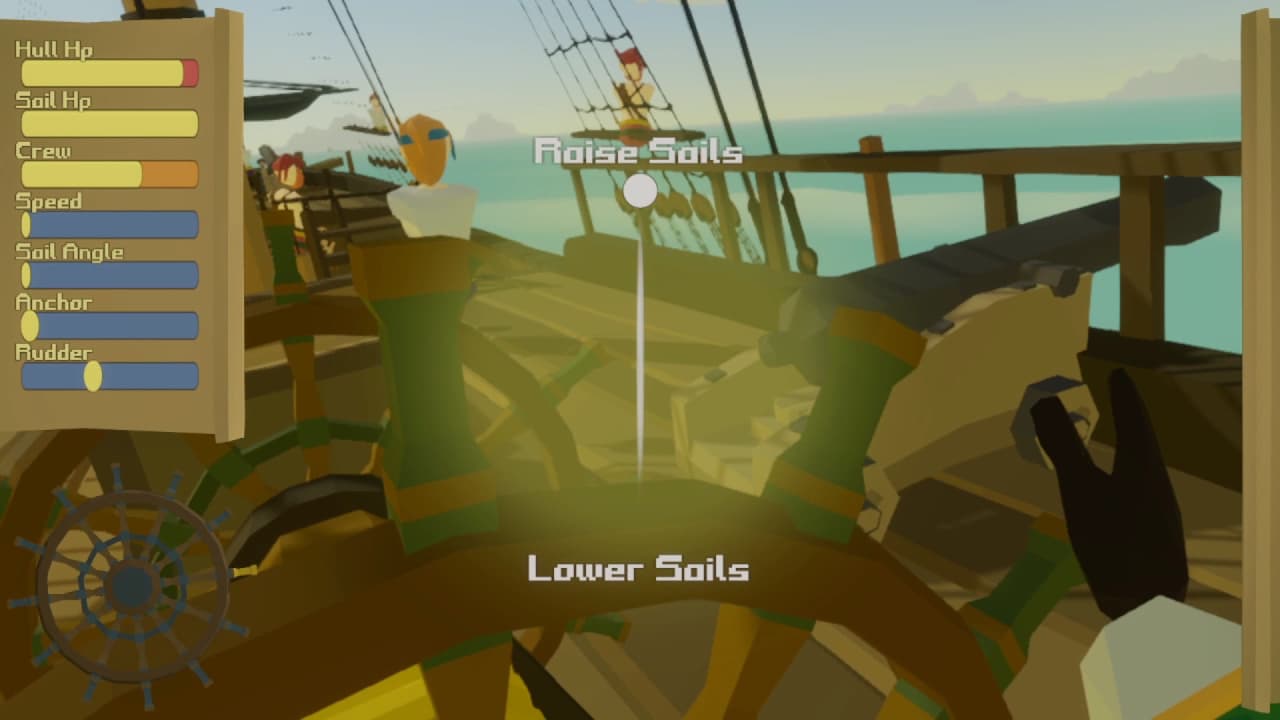Select the Lower Sails option
This screenshot has height=720, width=1280.
[x=638, y=569]
